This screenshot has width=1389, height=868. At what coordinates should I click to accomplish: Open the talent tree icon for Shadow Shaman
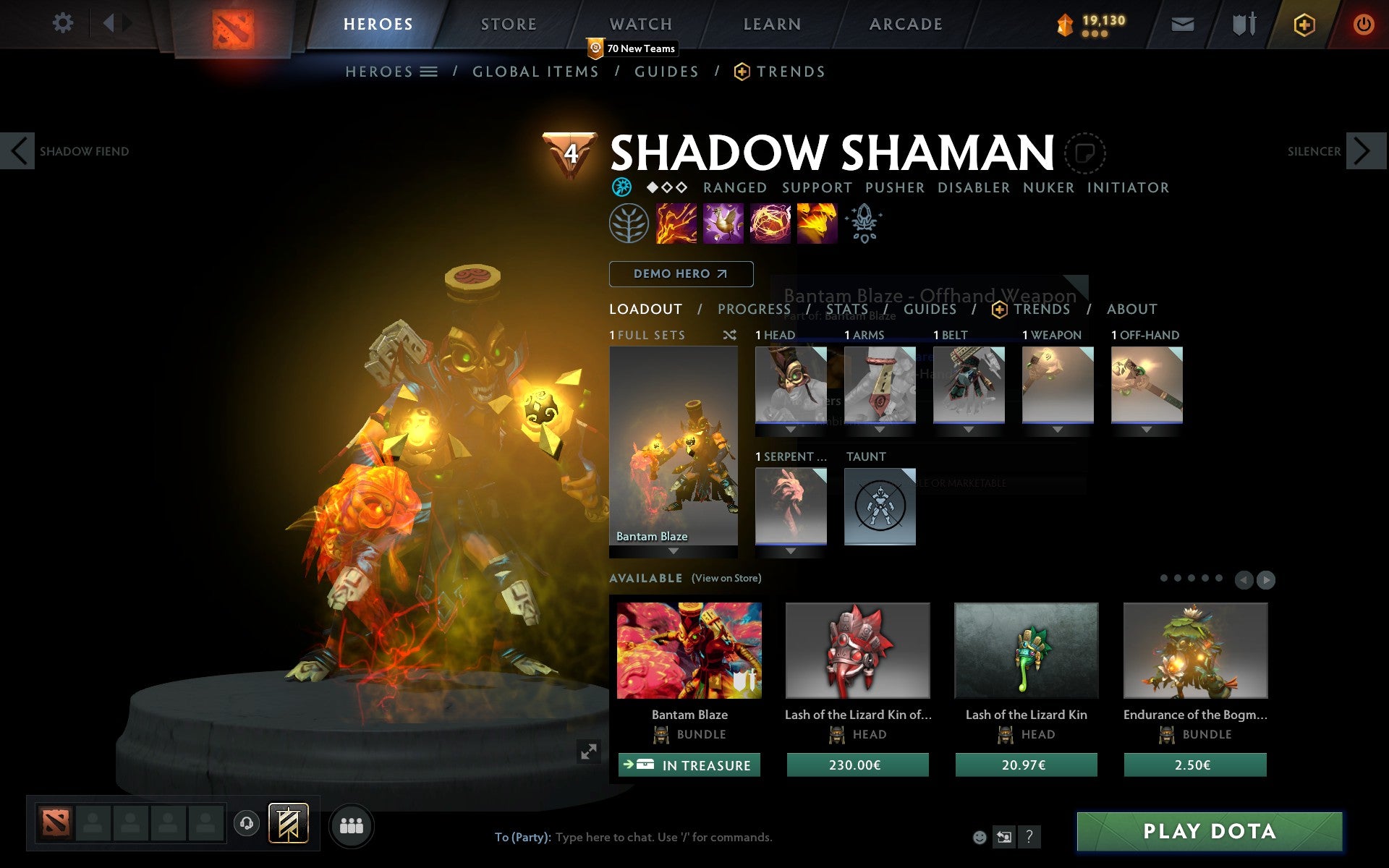pyautogui.click(x=628, y=223)
